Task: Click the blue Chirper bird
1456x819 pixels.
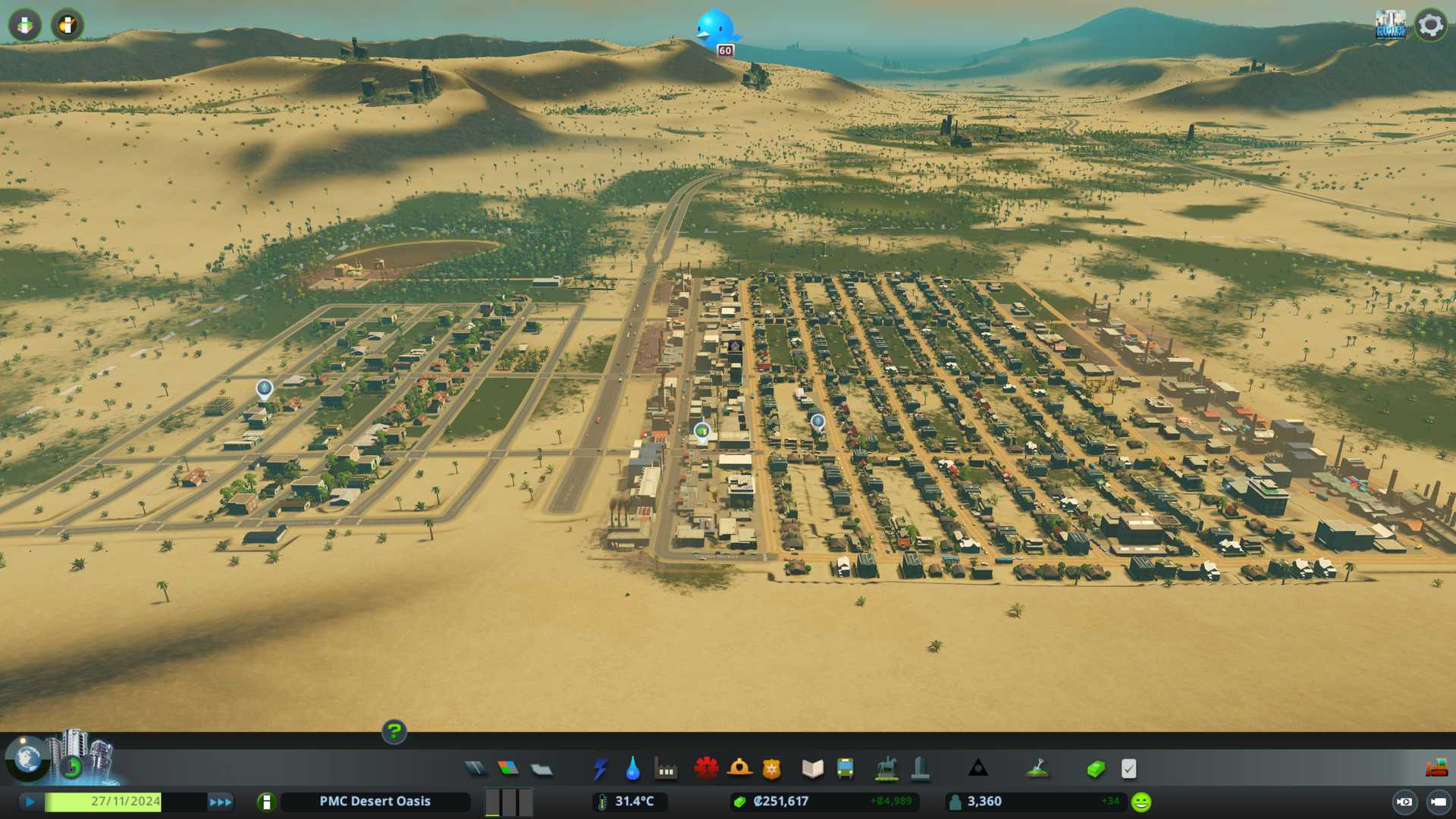Action: [715, 29]
